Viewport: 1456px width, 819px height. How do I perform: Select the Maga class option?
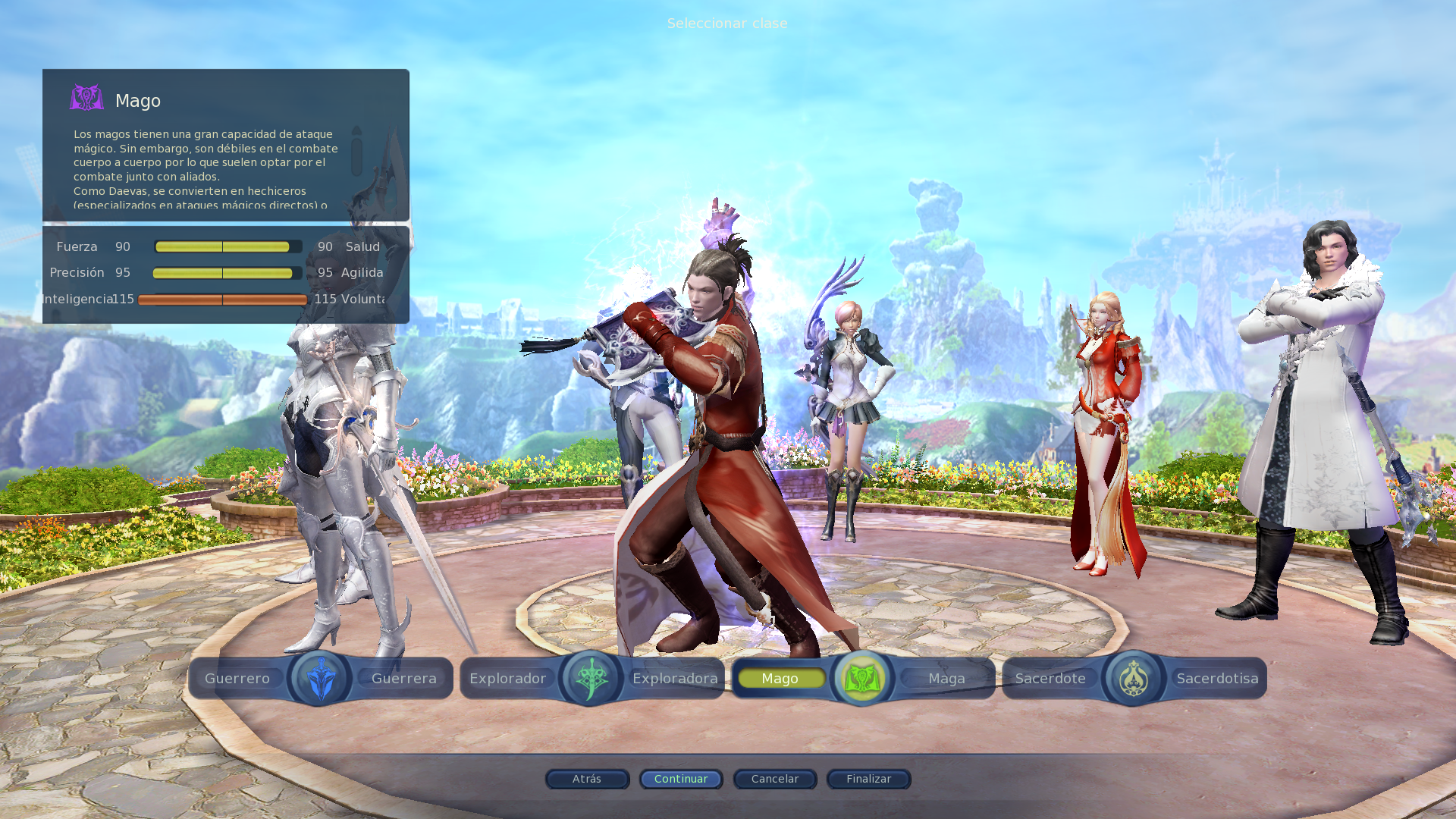click(946, 678)
